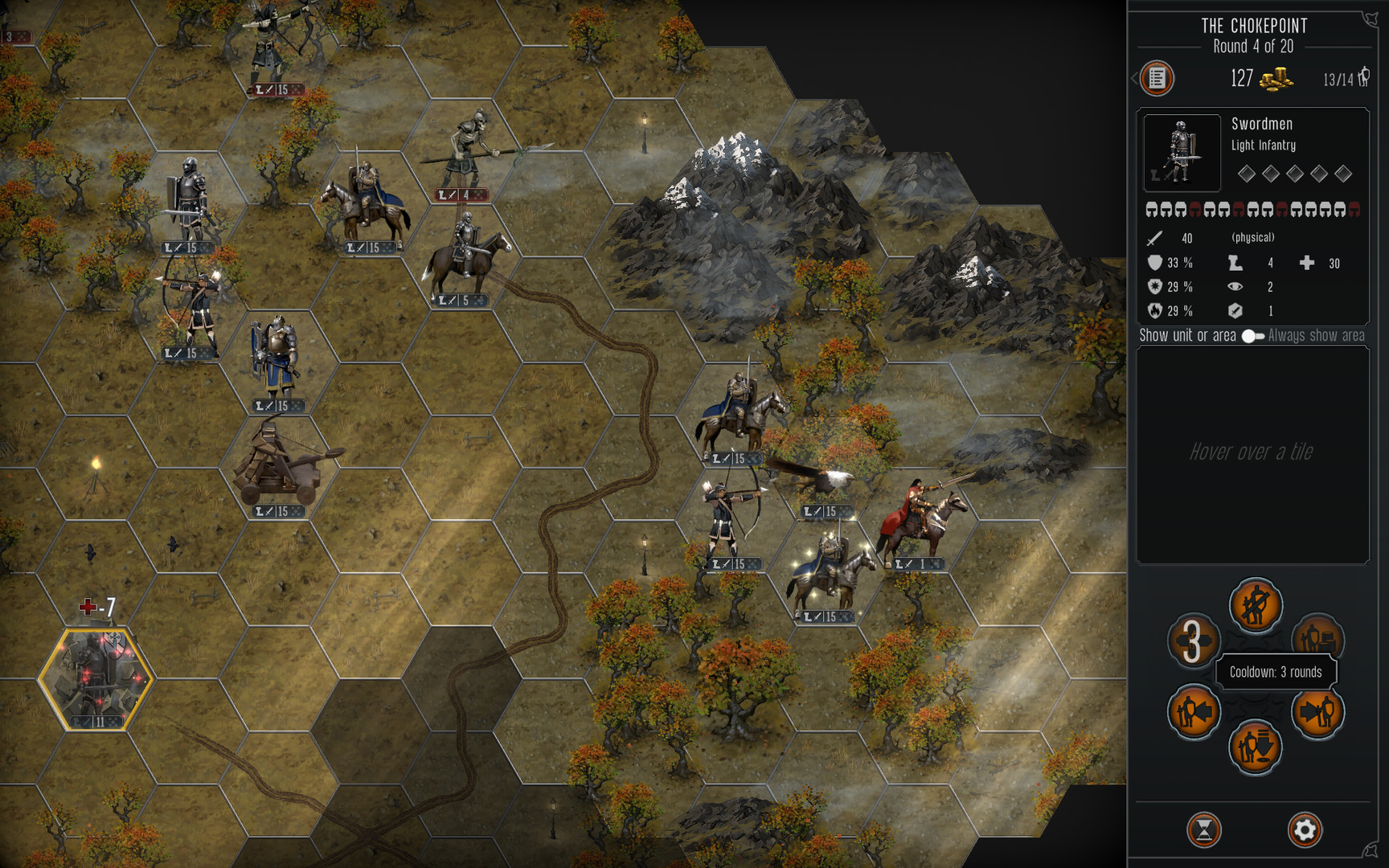Click the folded ribbon at bottom-right corner

click(1371, 849)
